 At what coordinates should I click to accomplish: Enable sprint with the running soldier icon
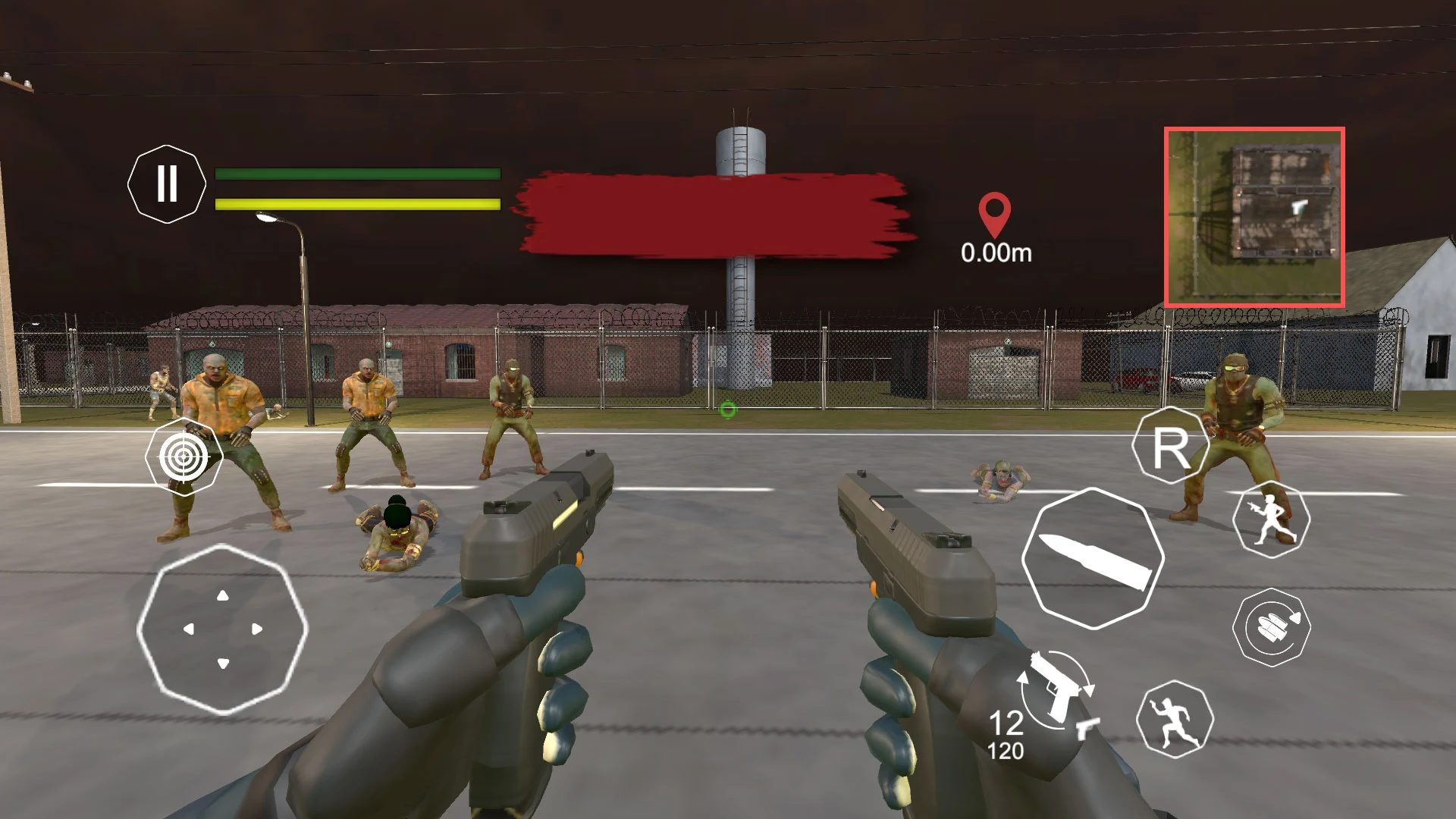pyautogui.click(x=1272, y=519)
